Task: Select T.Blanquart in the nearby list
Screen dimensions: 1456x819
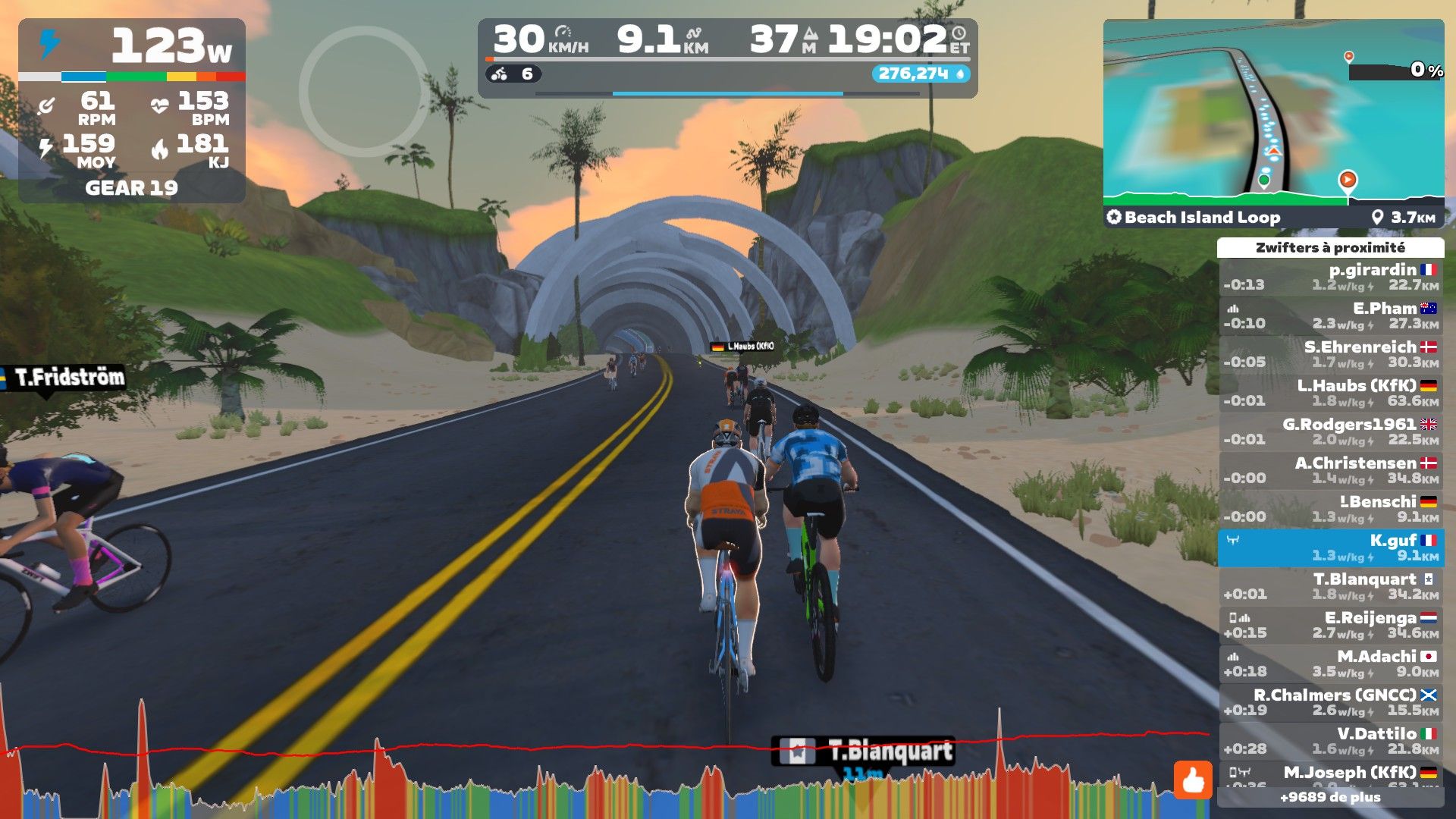Action: click(1330, 586)
